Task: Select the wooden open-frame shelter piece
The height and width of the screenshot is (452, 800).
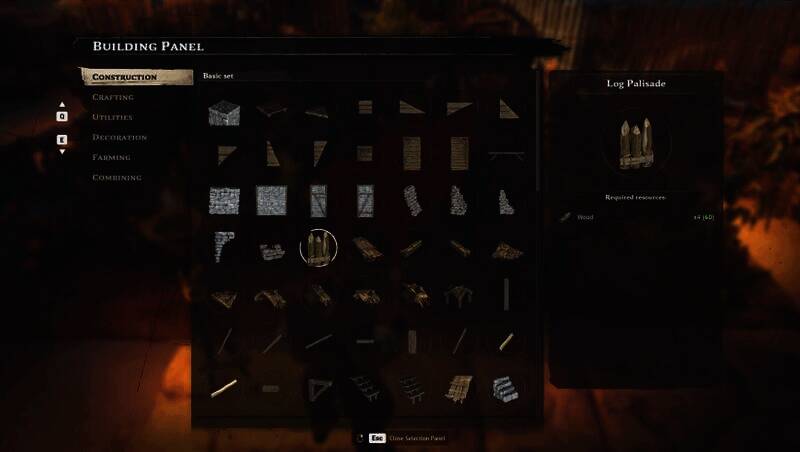Action: tap(460, 294)
